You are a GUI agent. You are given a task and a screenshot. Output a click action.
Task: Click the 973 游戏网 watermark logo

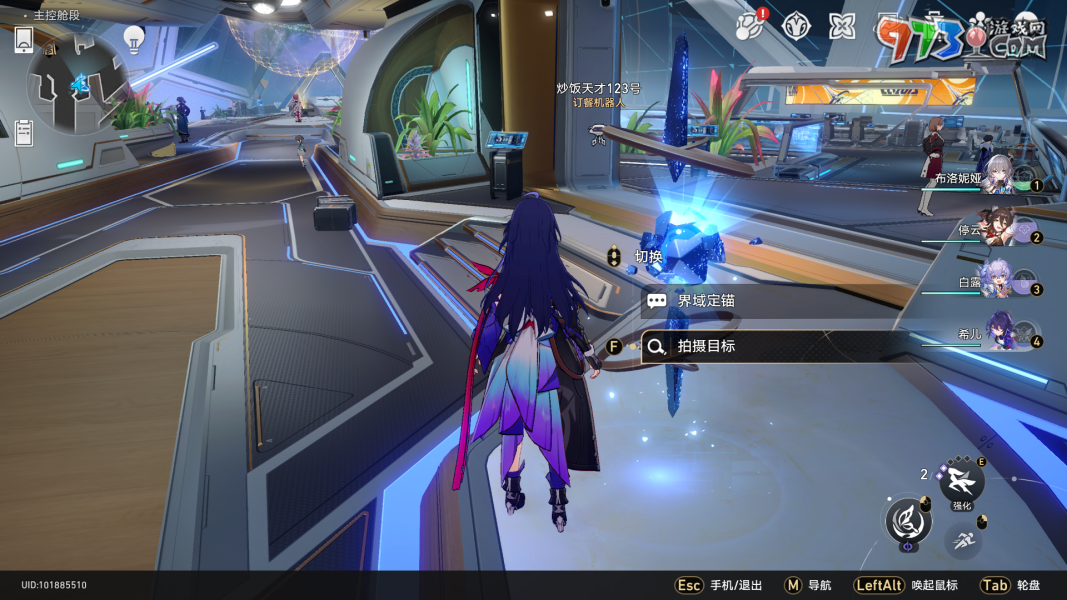[961, 38]
